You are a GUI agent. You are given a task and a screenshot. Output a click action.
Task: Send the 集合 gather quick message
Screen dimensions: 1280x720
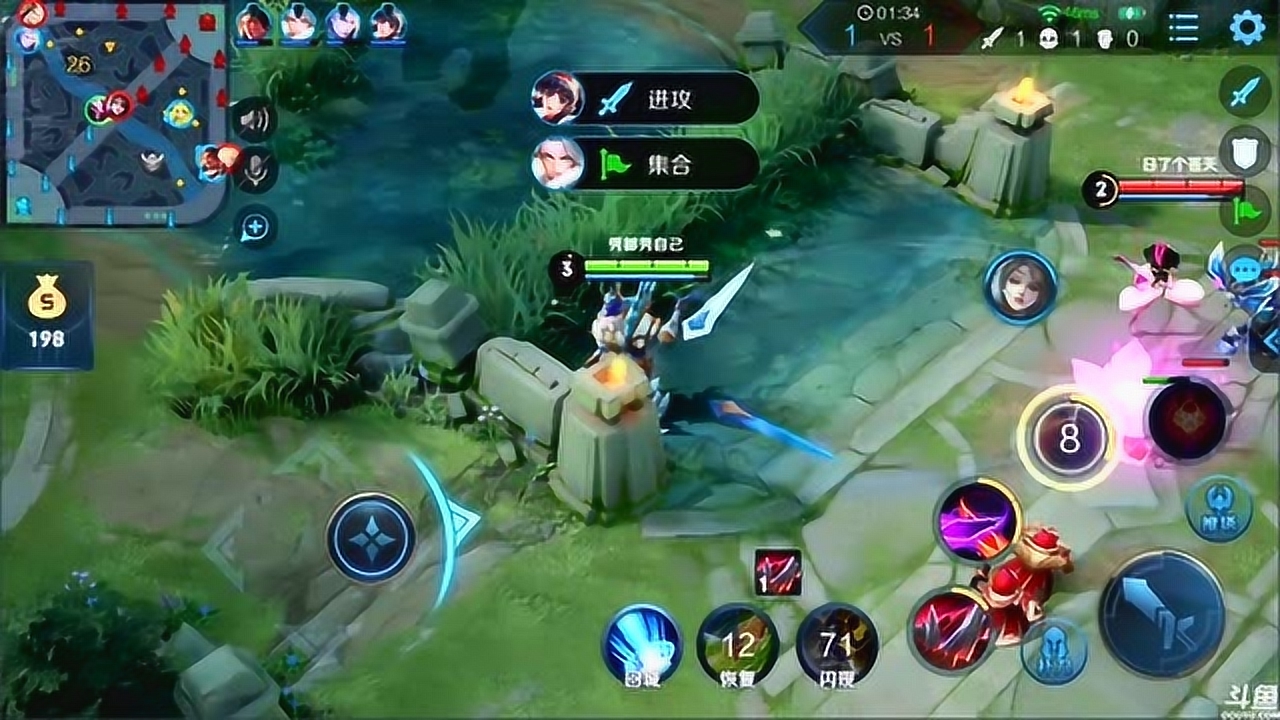click(x=645, y=163)
